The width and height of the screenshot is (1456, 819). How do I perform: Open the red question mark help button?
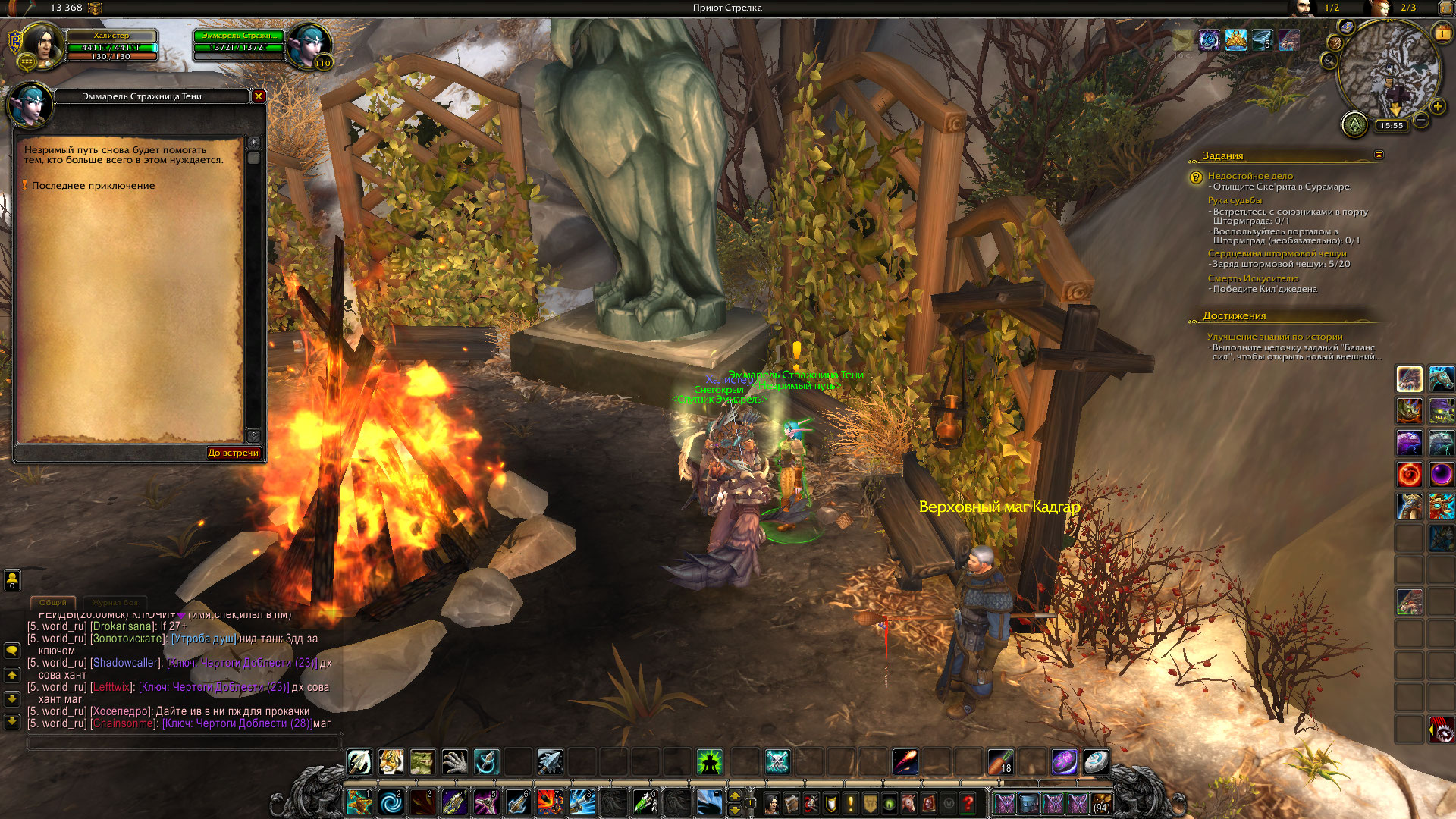[968, 803]
